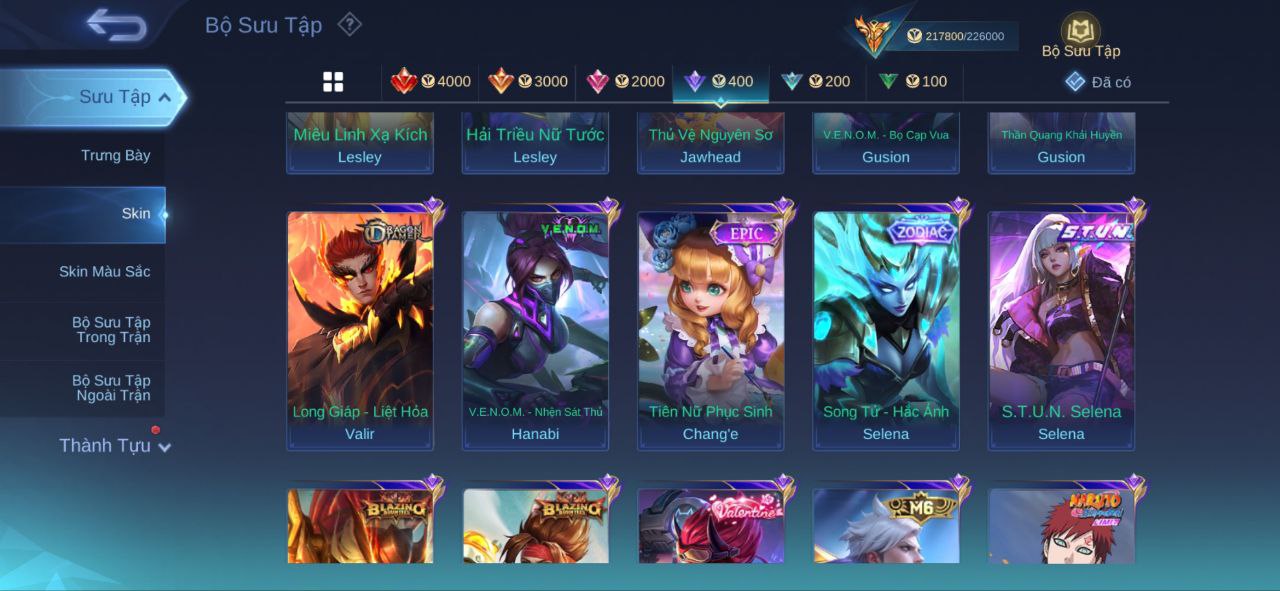Show all skins with the grid filter
The width and height of the screenshot is (1280, 591).
(x=333, y=82)
